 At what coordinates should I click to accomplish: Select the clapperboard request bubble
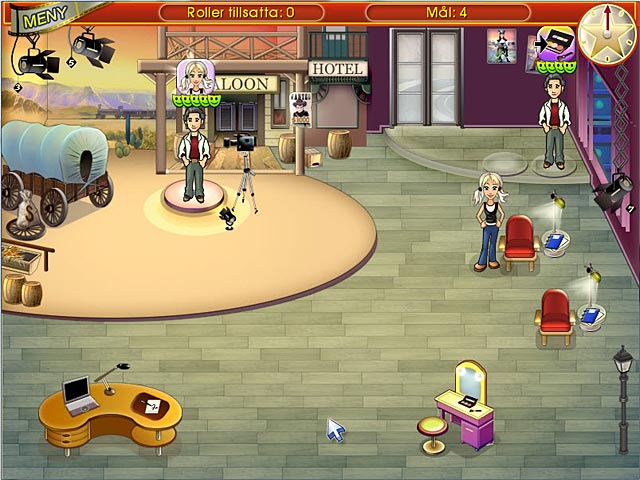(554, 43)
